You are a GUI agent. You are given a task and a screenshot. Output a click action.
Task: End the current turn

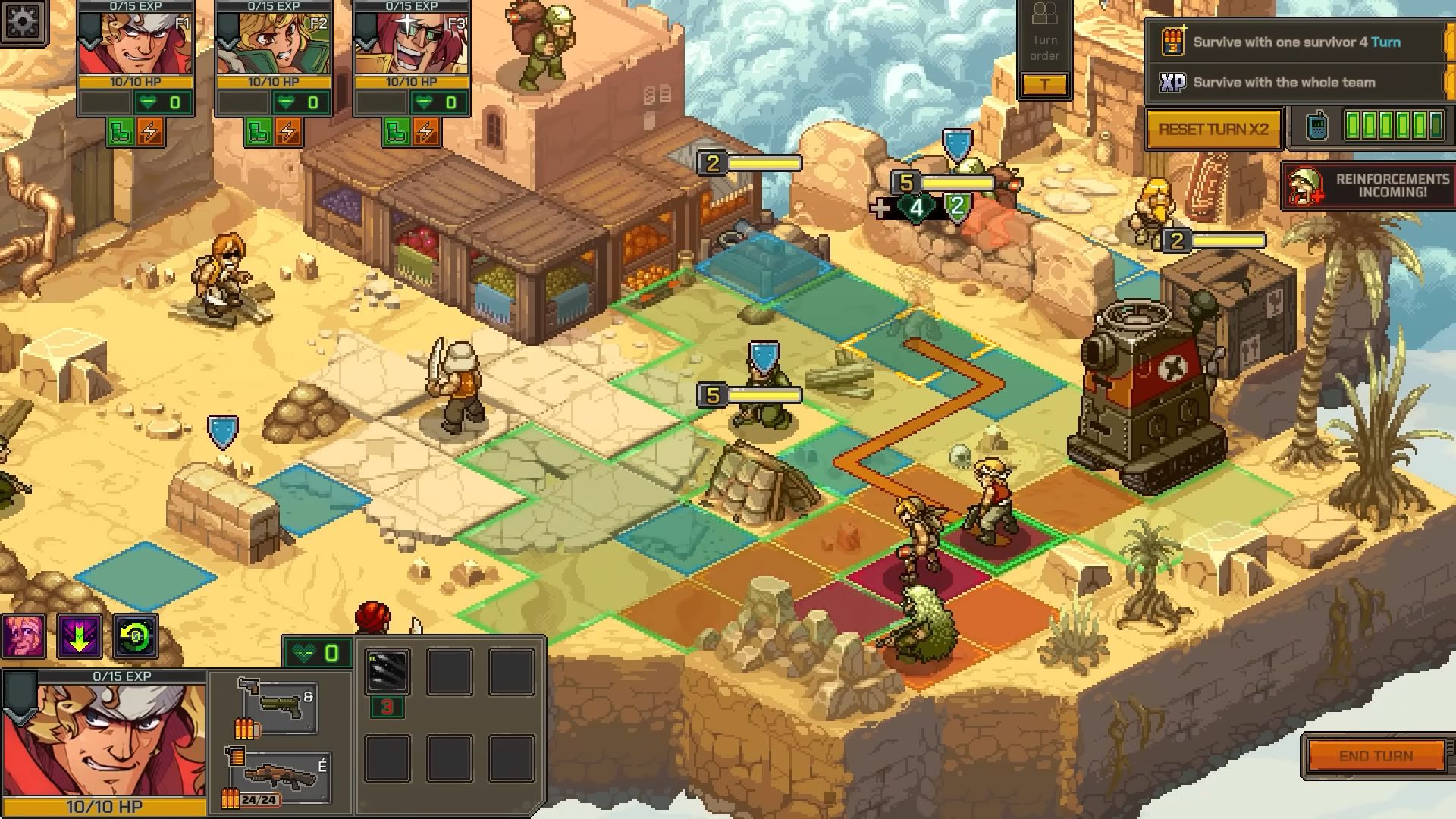tap(1376, 756)
